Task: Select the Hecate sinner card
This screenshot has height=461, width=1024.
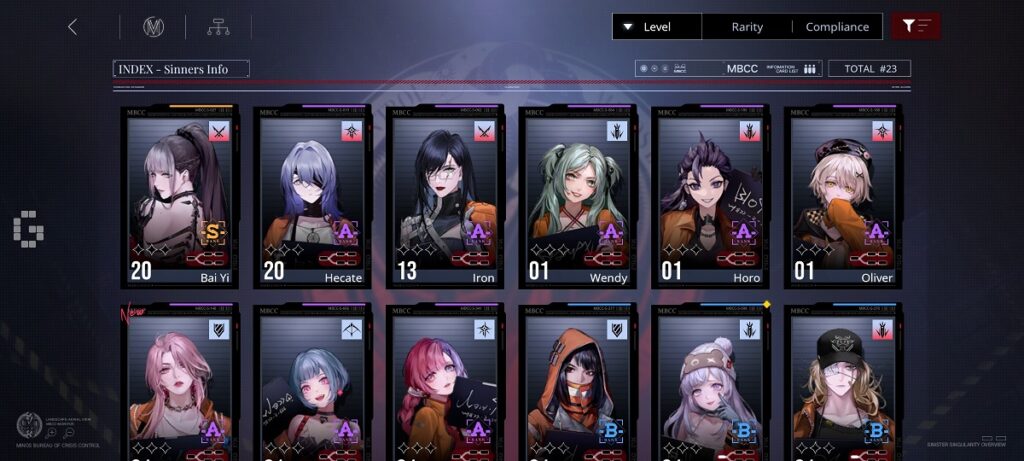Action: pyautogui.click(x=312, y=197)
